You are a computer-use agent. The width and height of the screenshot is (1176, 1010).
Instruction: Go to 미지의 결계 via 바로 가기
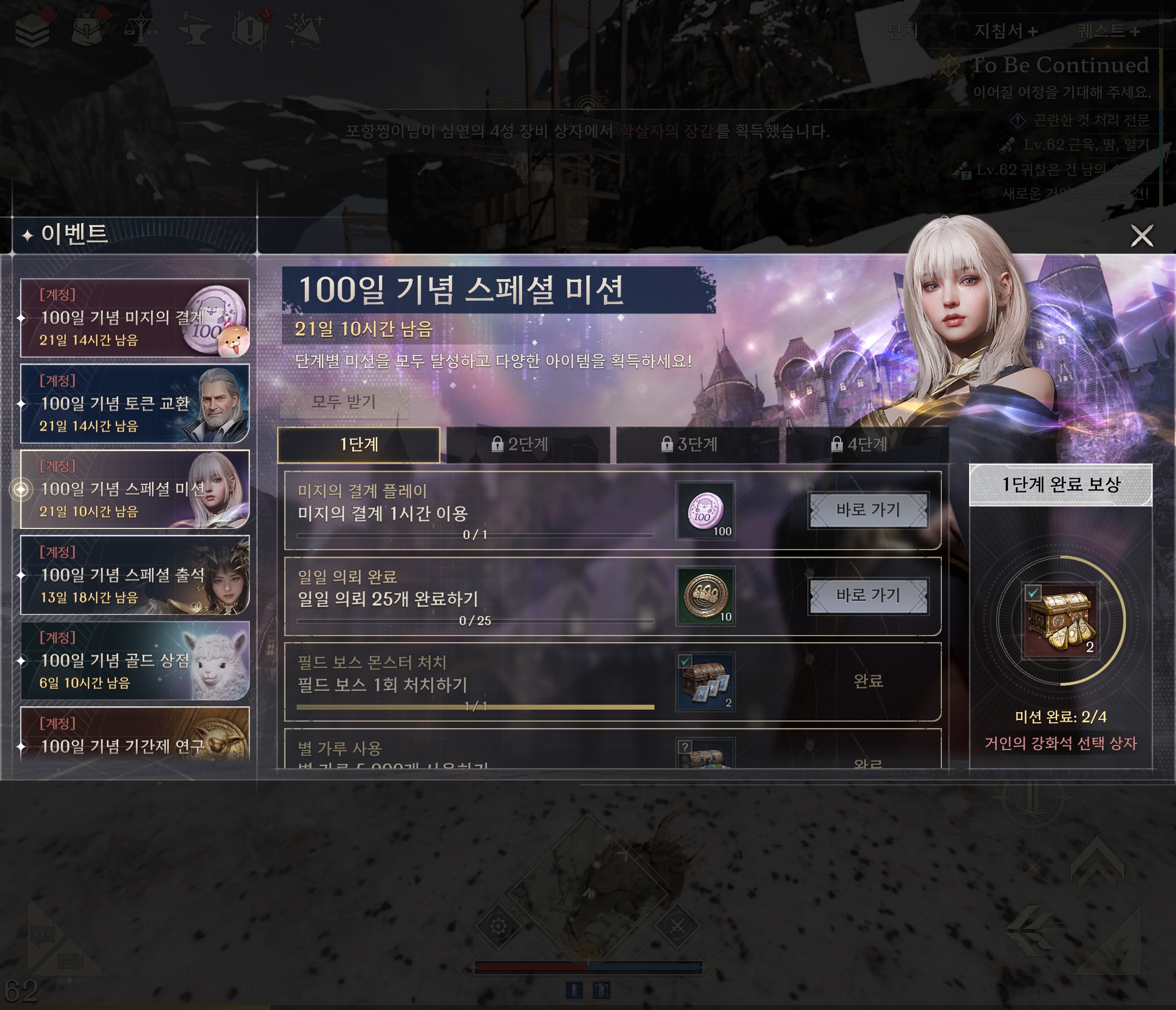[868, 509]
